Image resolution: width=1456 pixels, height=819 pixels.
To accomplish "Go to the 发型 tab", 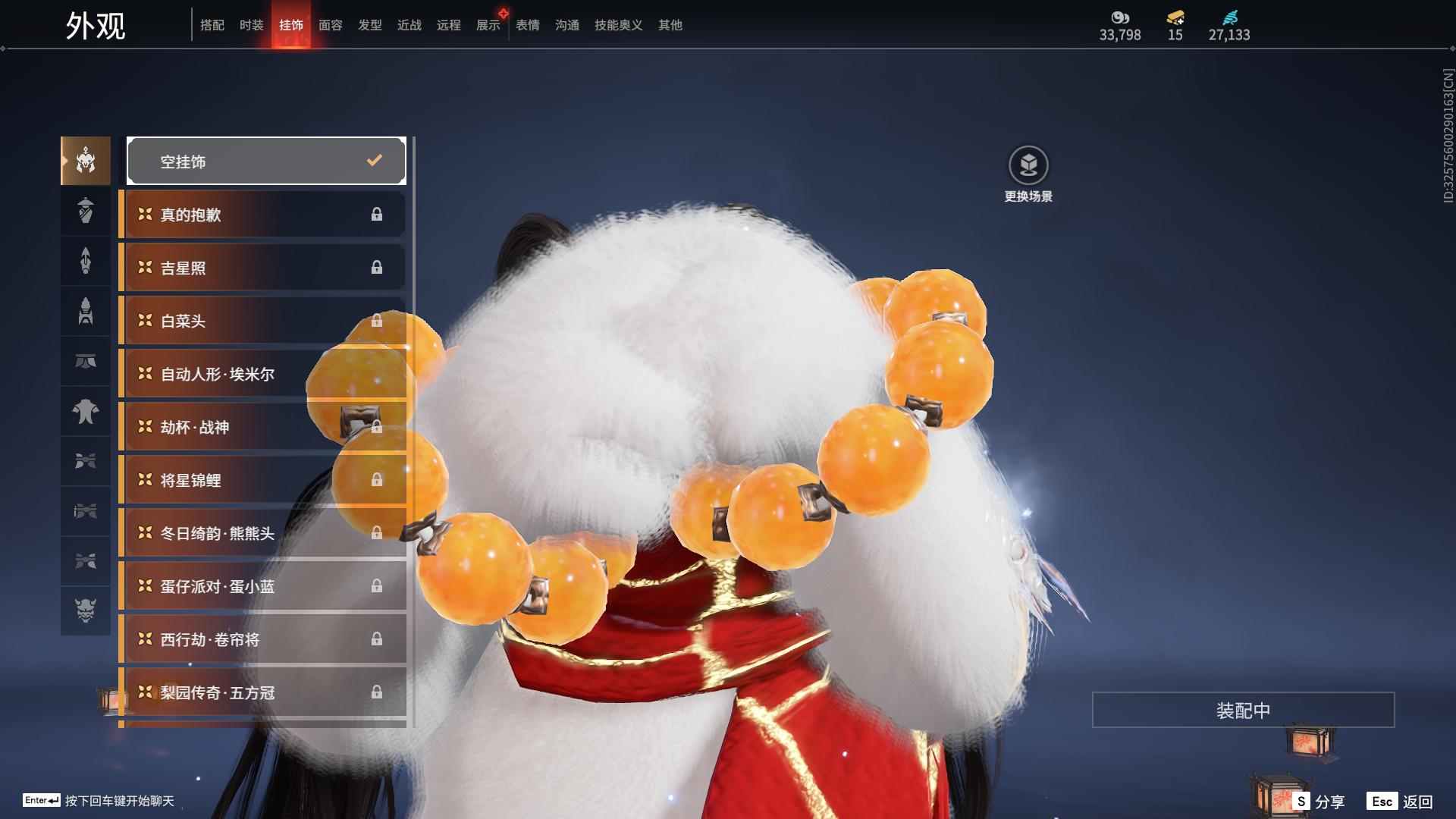I will pyautogui.click(x=370, y=25).
